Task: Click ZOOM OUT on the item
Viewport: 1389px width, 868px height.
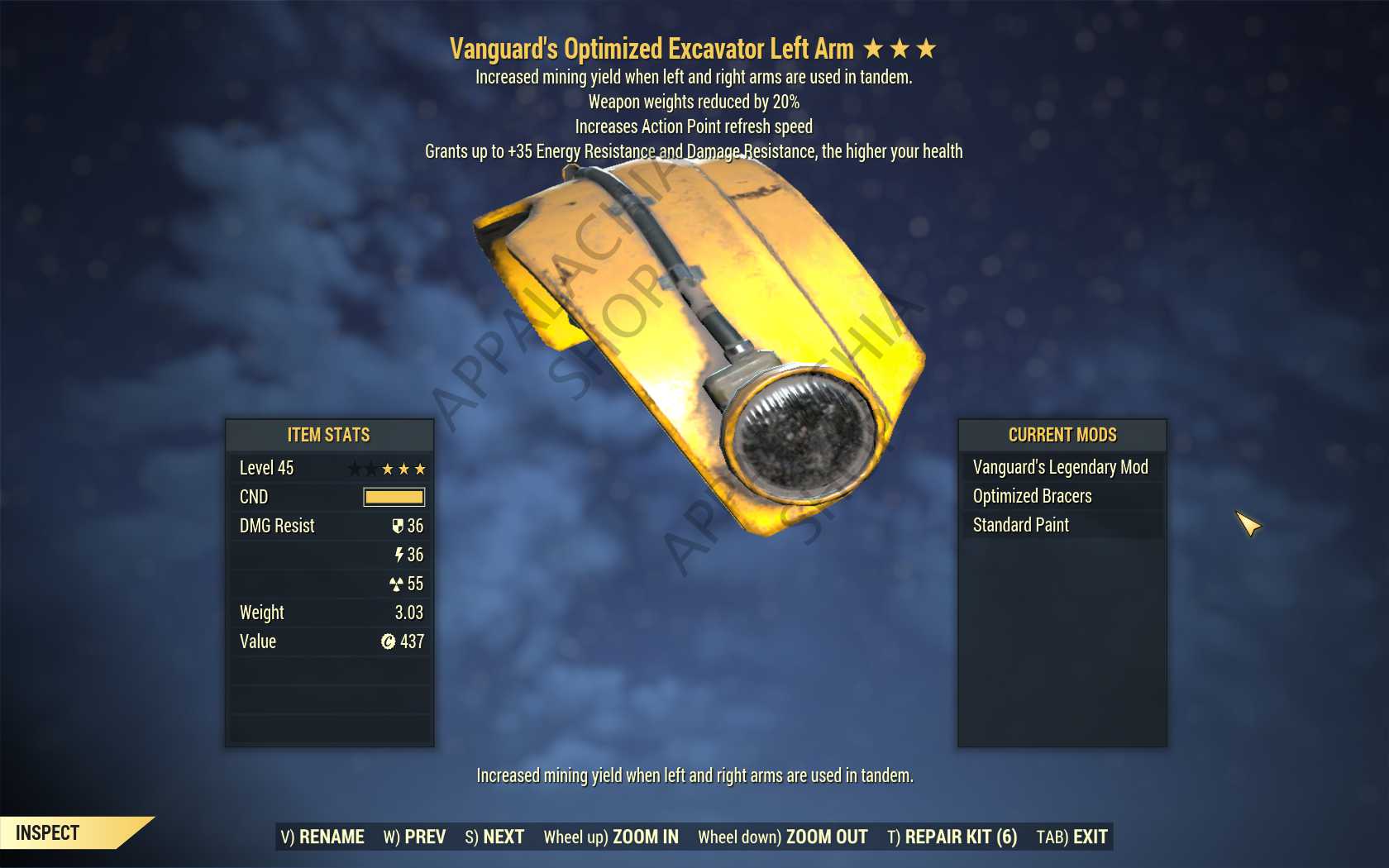Action: 782,837
